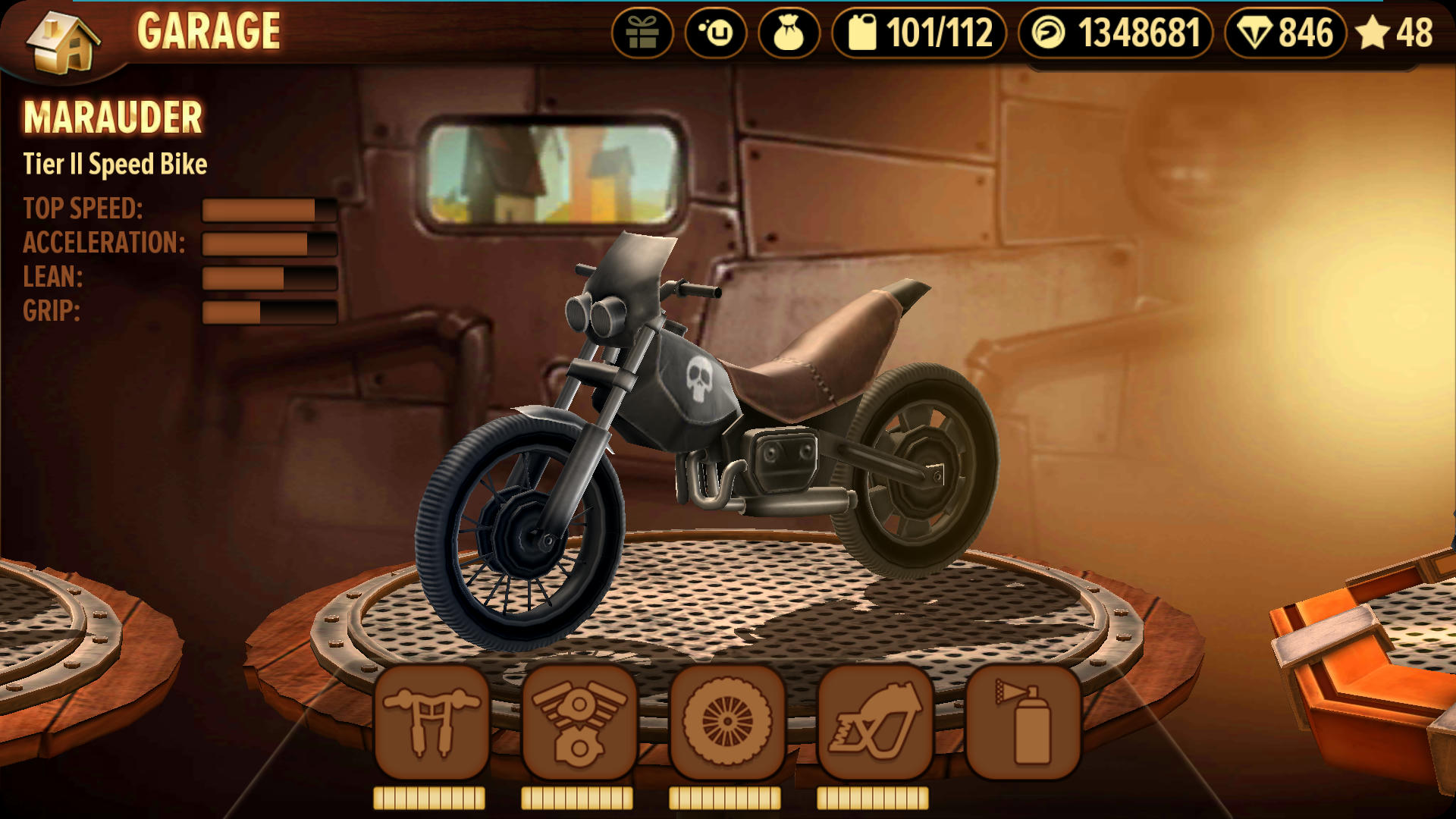Open the engine upgrade slot
The image size is (1456, 819).
click(x=579, y=723)
